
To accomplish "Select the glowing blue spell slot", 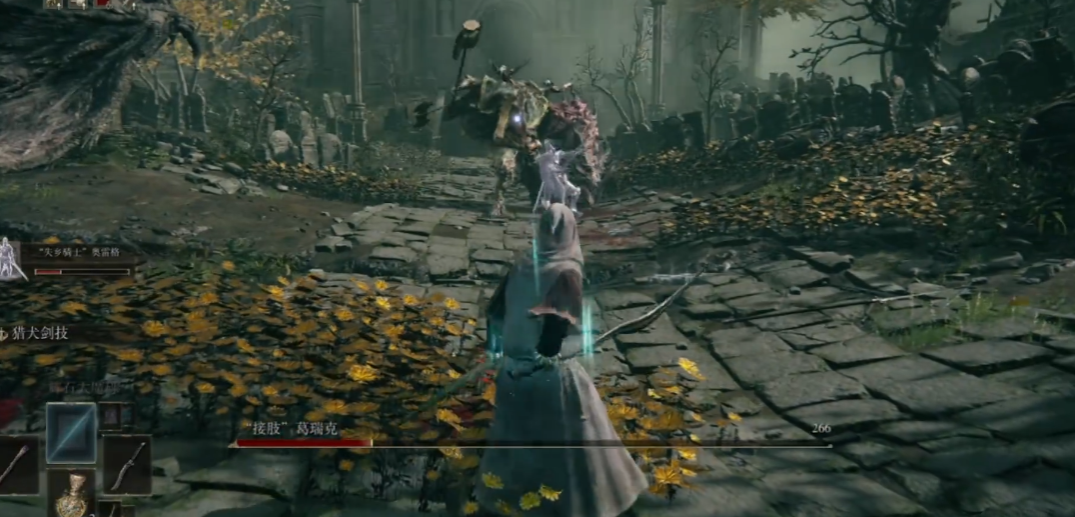I will (72, 432).
